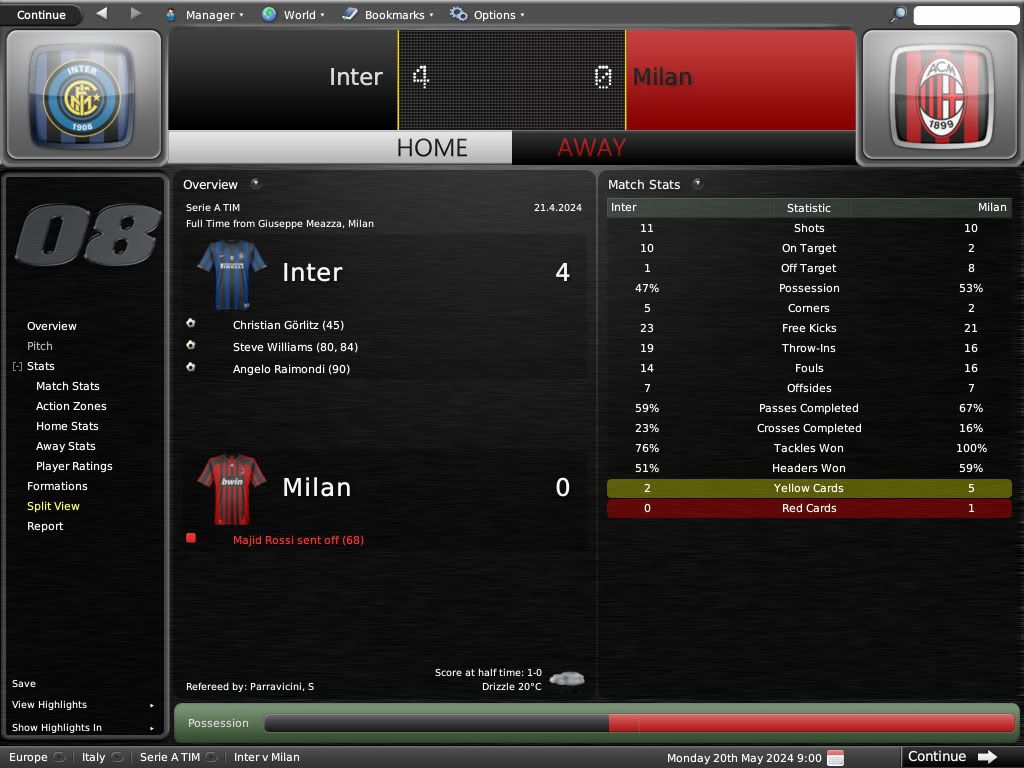Screen dimensions: 1024x768
Task: Open the Formations view
Action: tap(57, 486)
